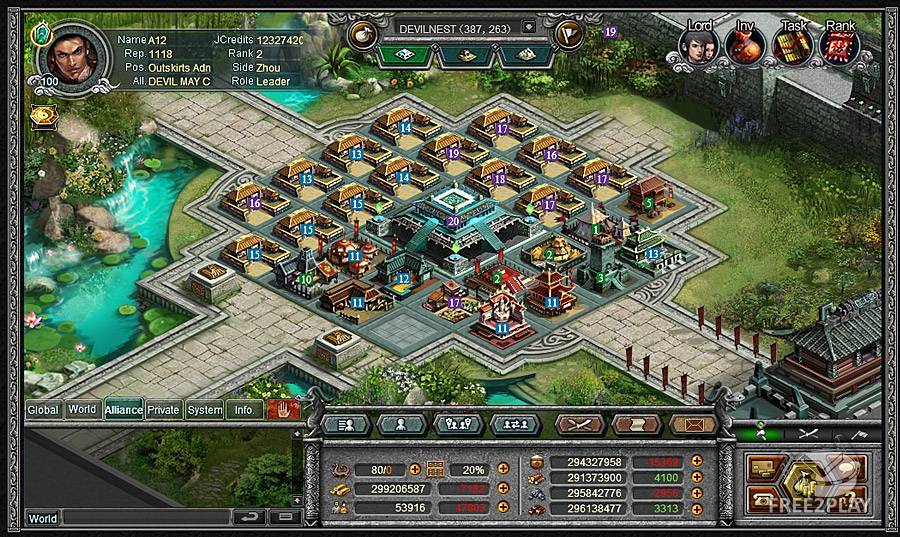The image size is (900, 537).
Task: Open the scroll report button
Action: 636,424
